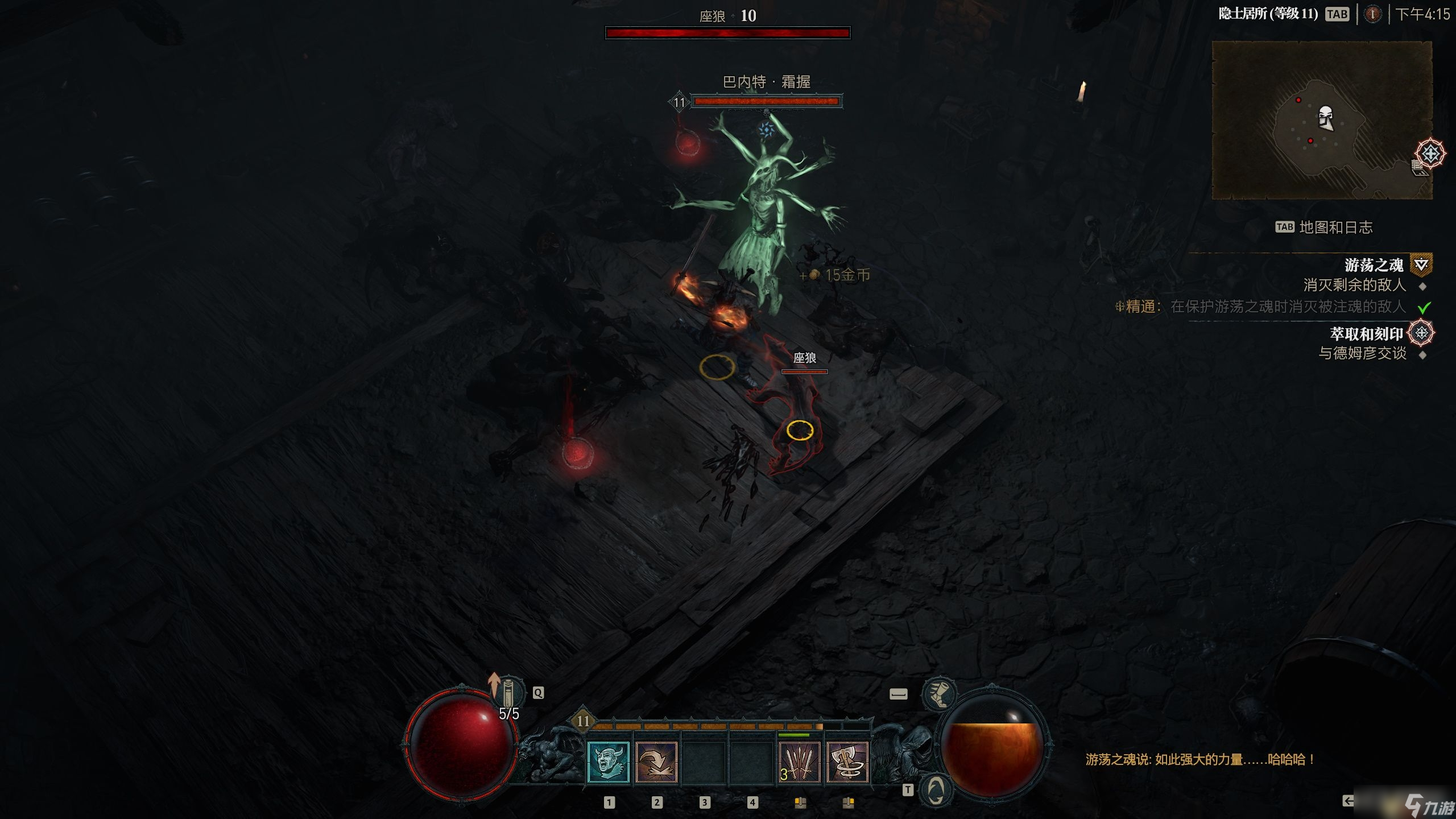Activate the war cry shout skill
Screen dimensions: 1456x819
[608, 763]
